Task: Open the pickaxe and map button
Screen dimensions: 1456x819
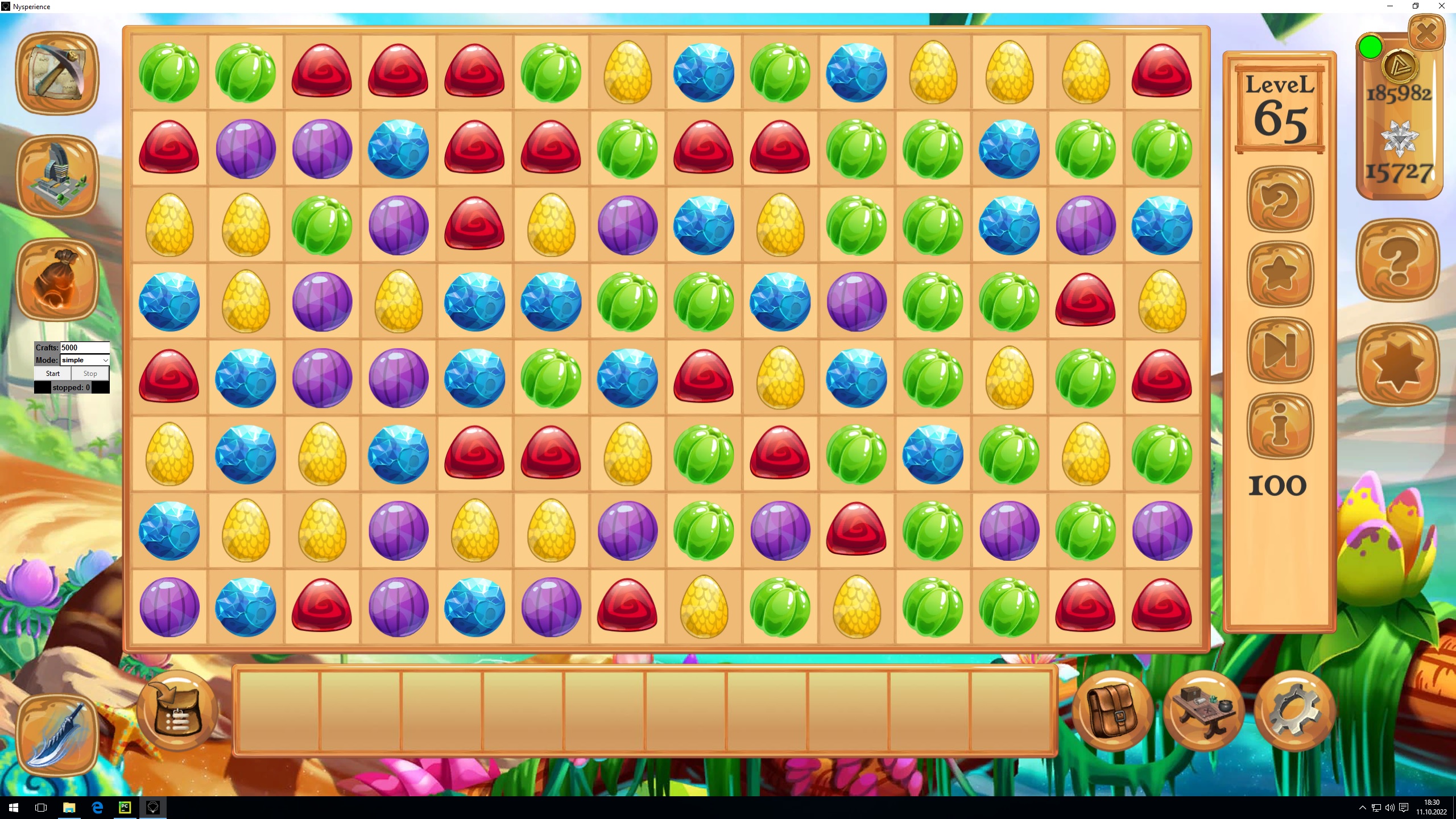Action: tap(57, 73)
